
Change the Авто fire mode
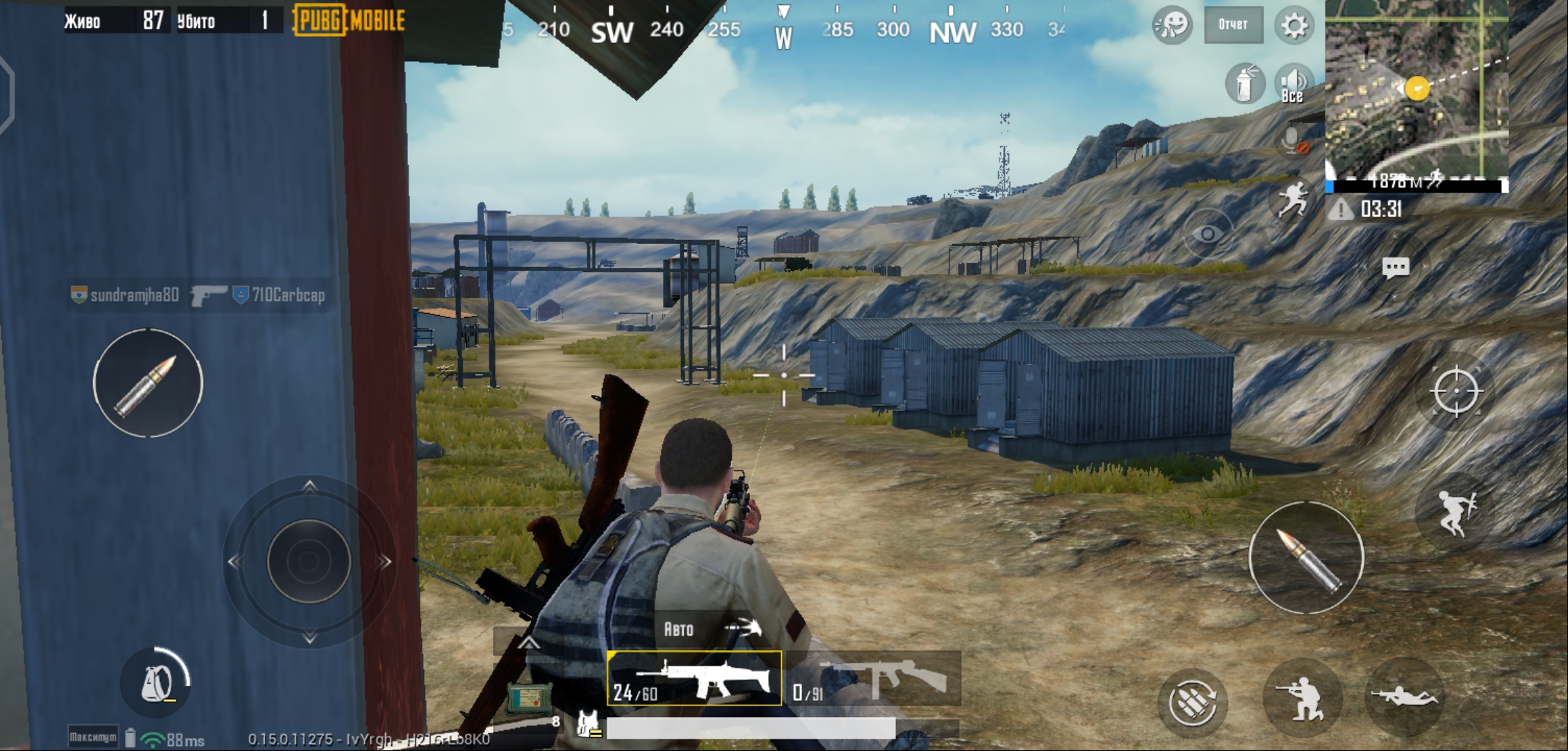coord(709,629)
